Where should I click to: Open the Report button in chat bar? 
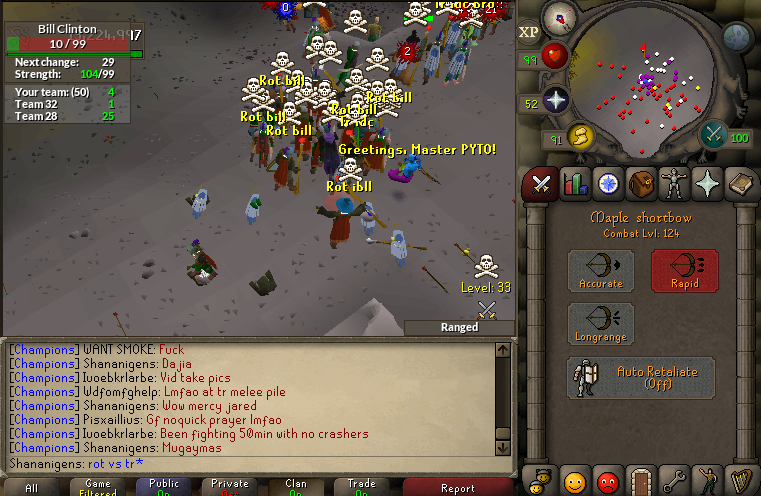click(458, 488)
